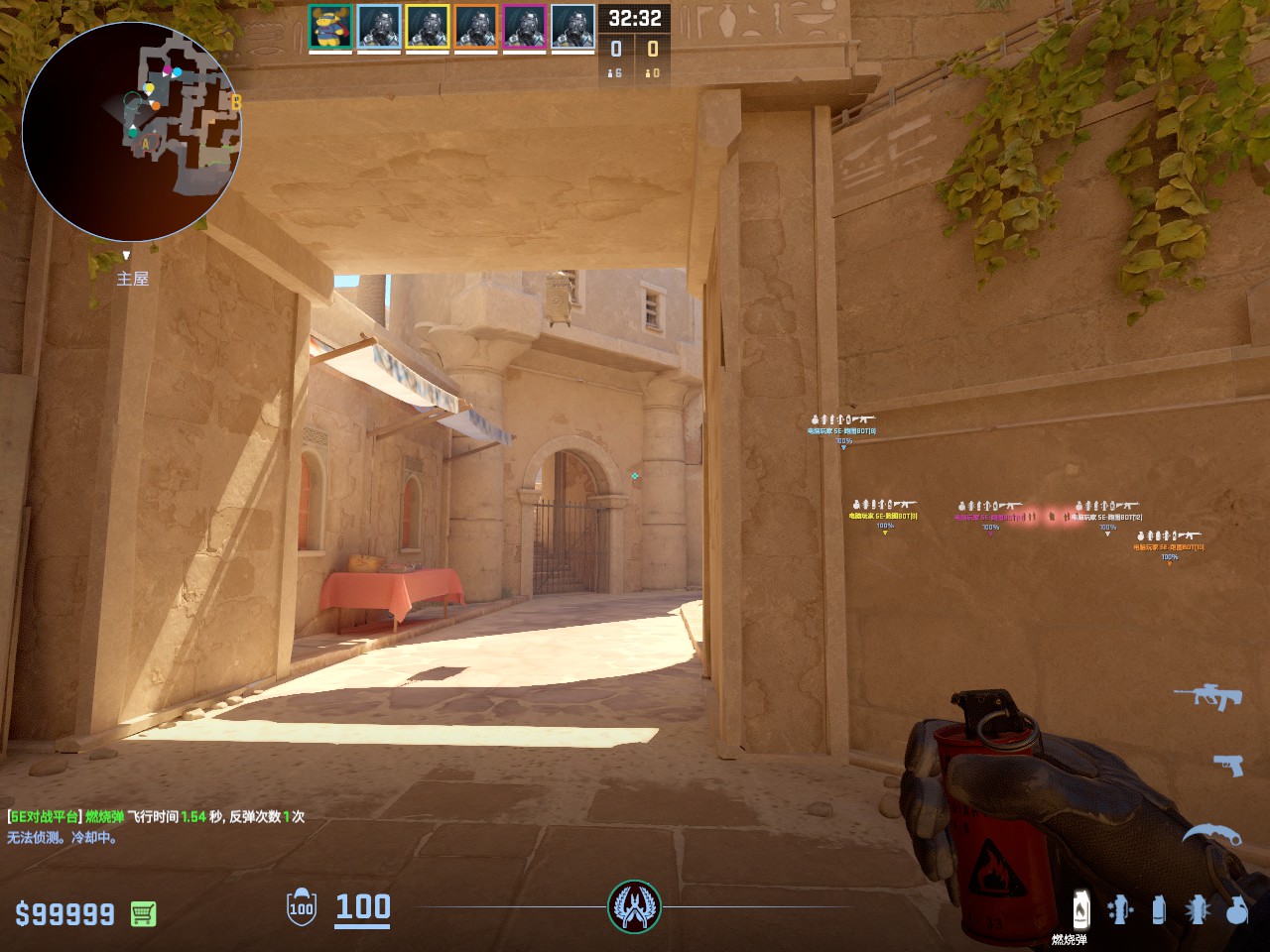Open the green shopping cart buy icon
This screenshot has width=1270, height=952.
pos(143,913)
